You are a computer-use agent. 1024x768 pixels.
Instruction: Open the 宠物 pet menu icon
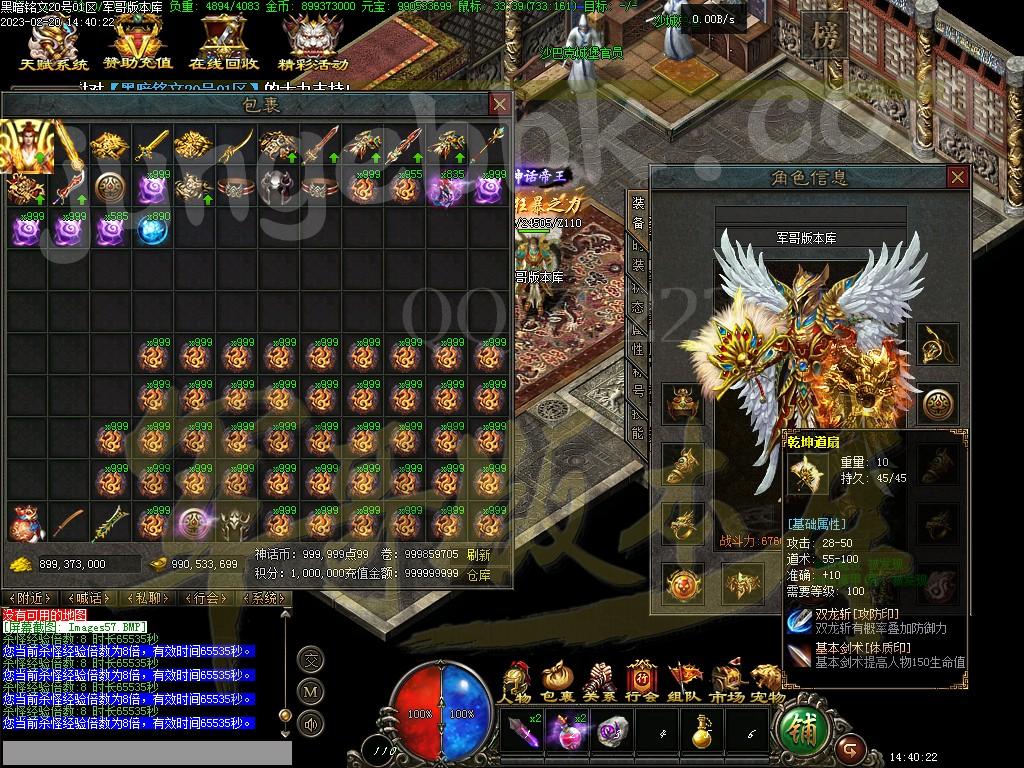point(767,682)
